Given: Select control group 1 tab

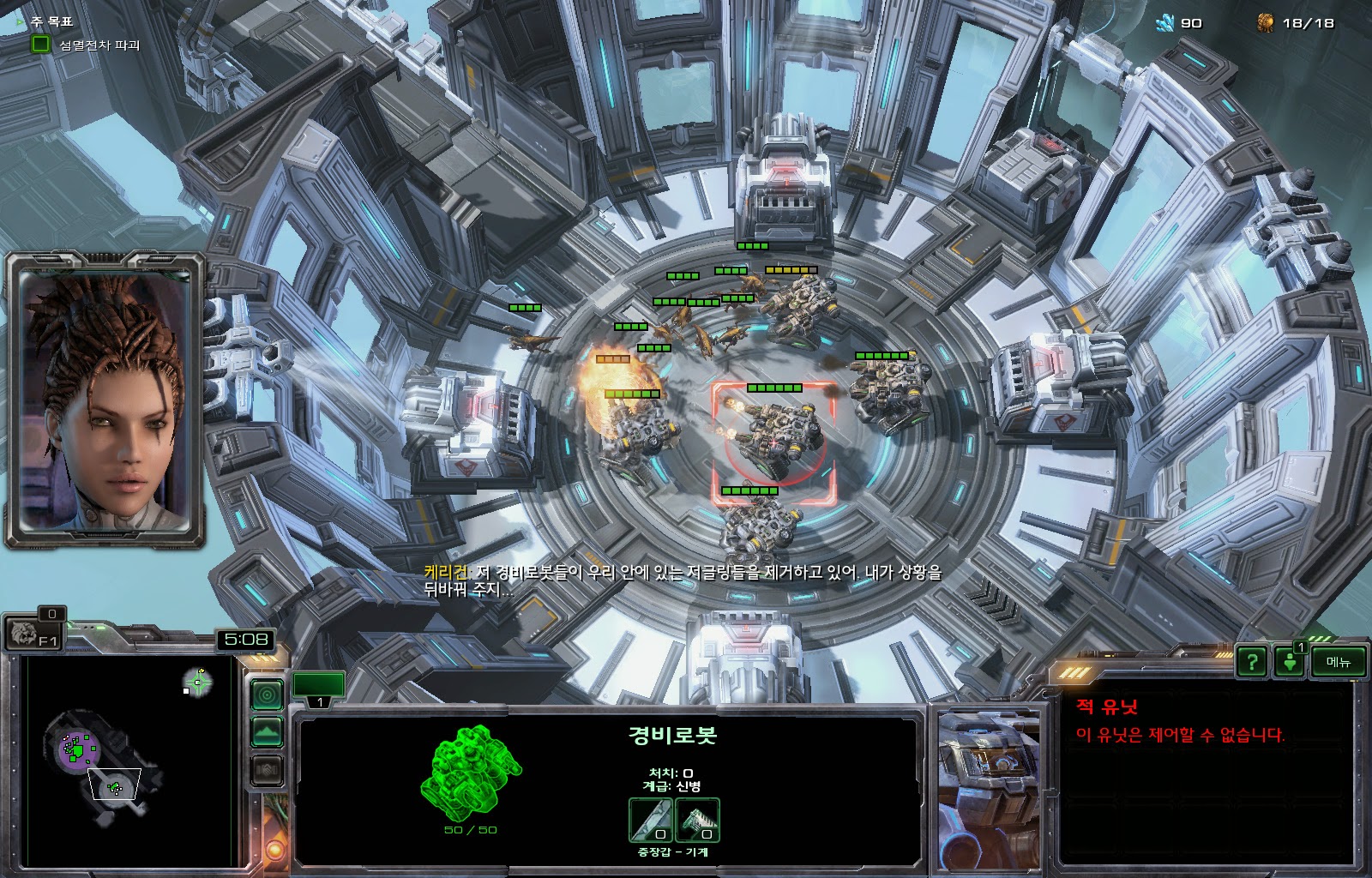Looking at the screenshot, I should pyautogui.click(x=319, y=689).
